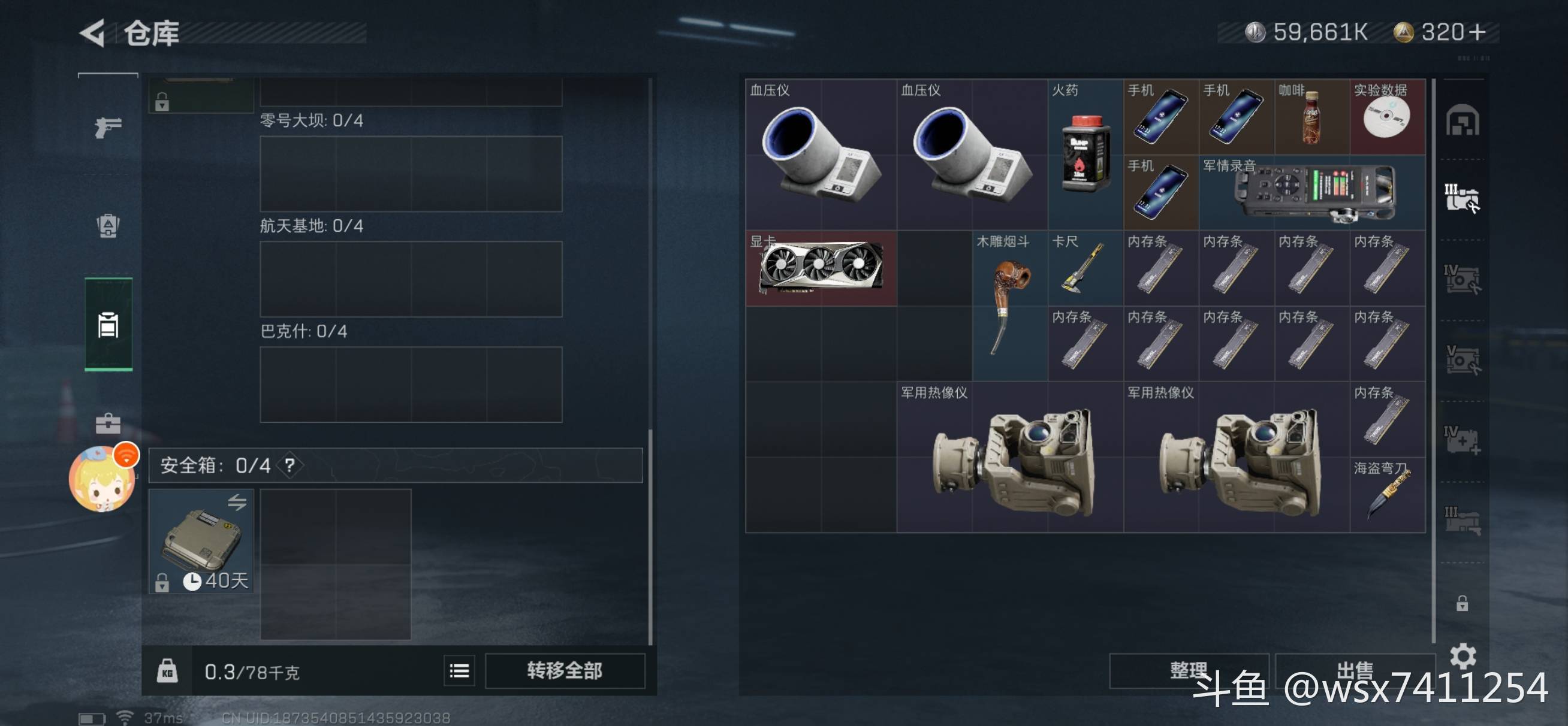Pick the 海盗弯刀 pirate knife

[1387, 494]
